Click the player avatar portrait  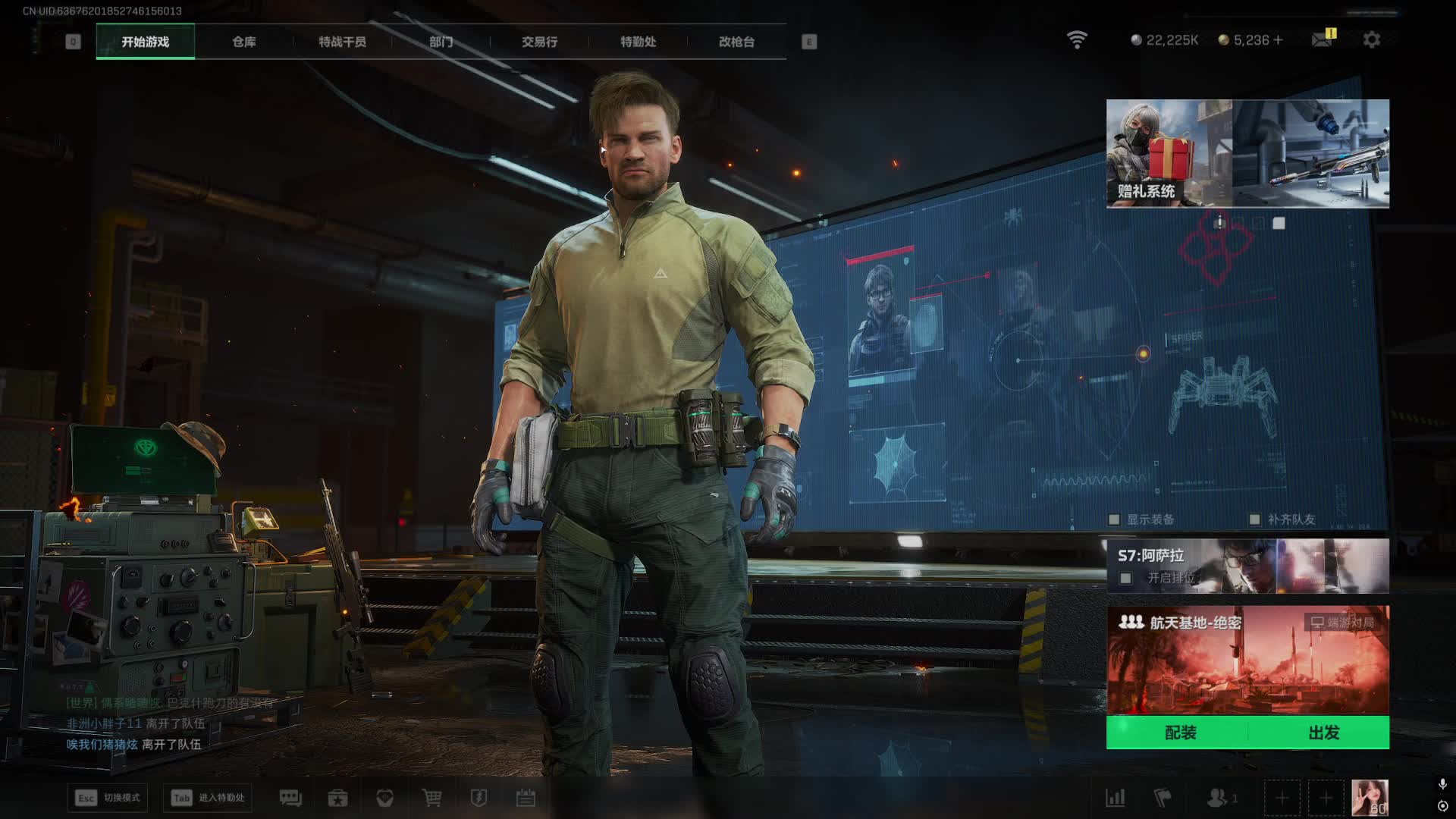point(1370,798)
